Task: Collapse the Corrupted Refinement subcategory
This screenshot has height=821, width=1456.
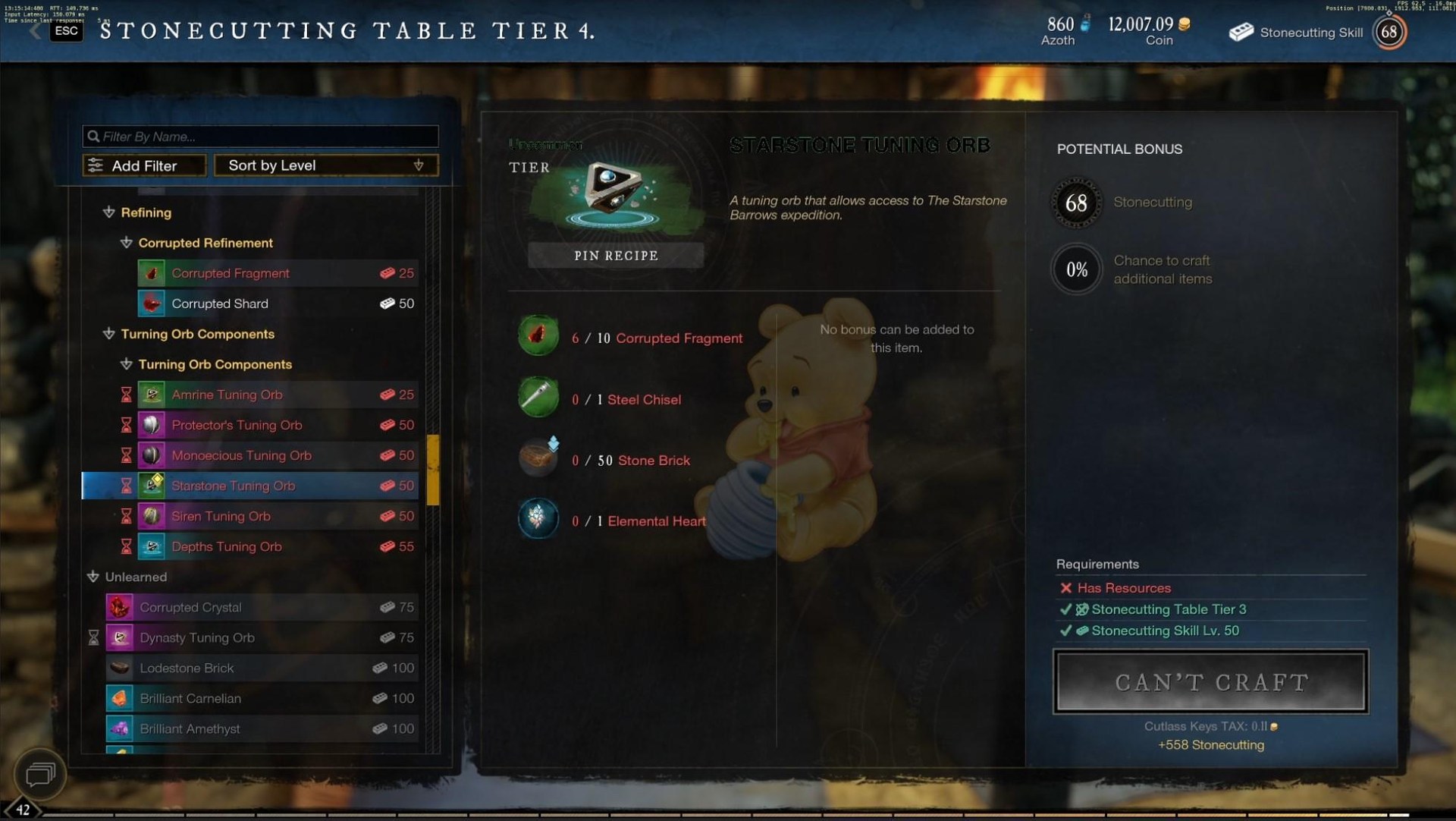Action: pyautogui.click(x=127, y=243)
